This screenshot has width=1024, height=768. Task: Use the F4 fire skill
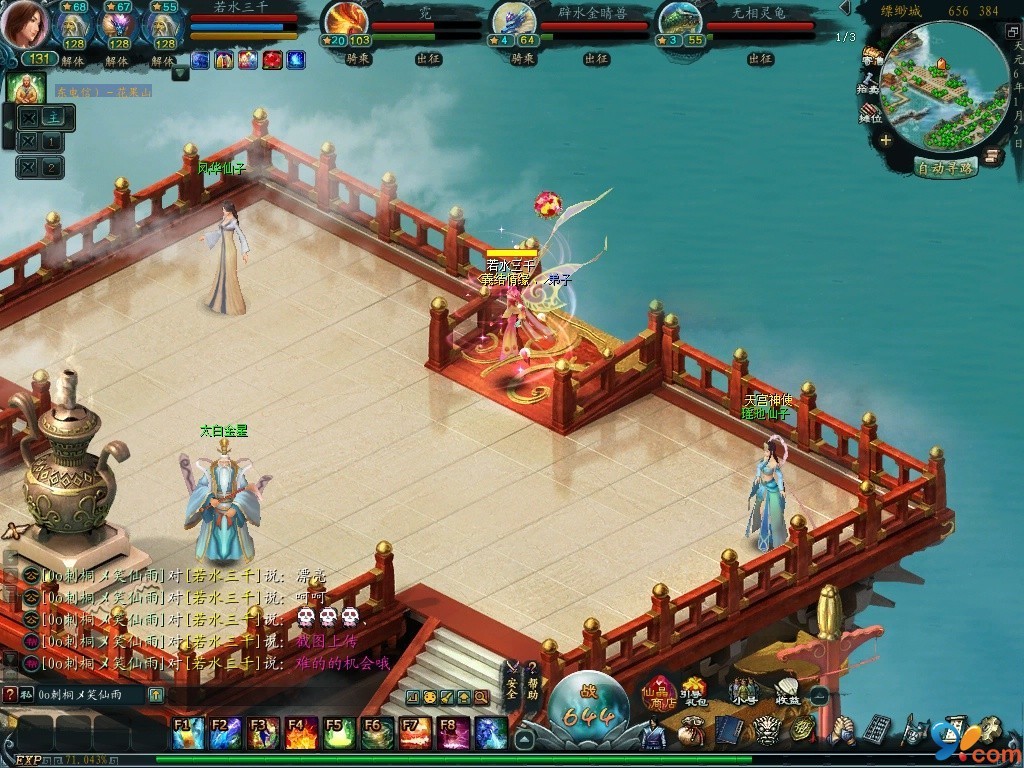click(x=301, y=733)
